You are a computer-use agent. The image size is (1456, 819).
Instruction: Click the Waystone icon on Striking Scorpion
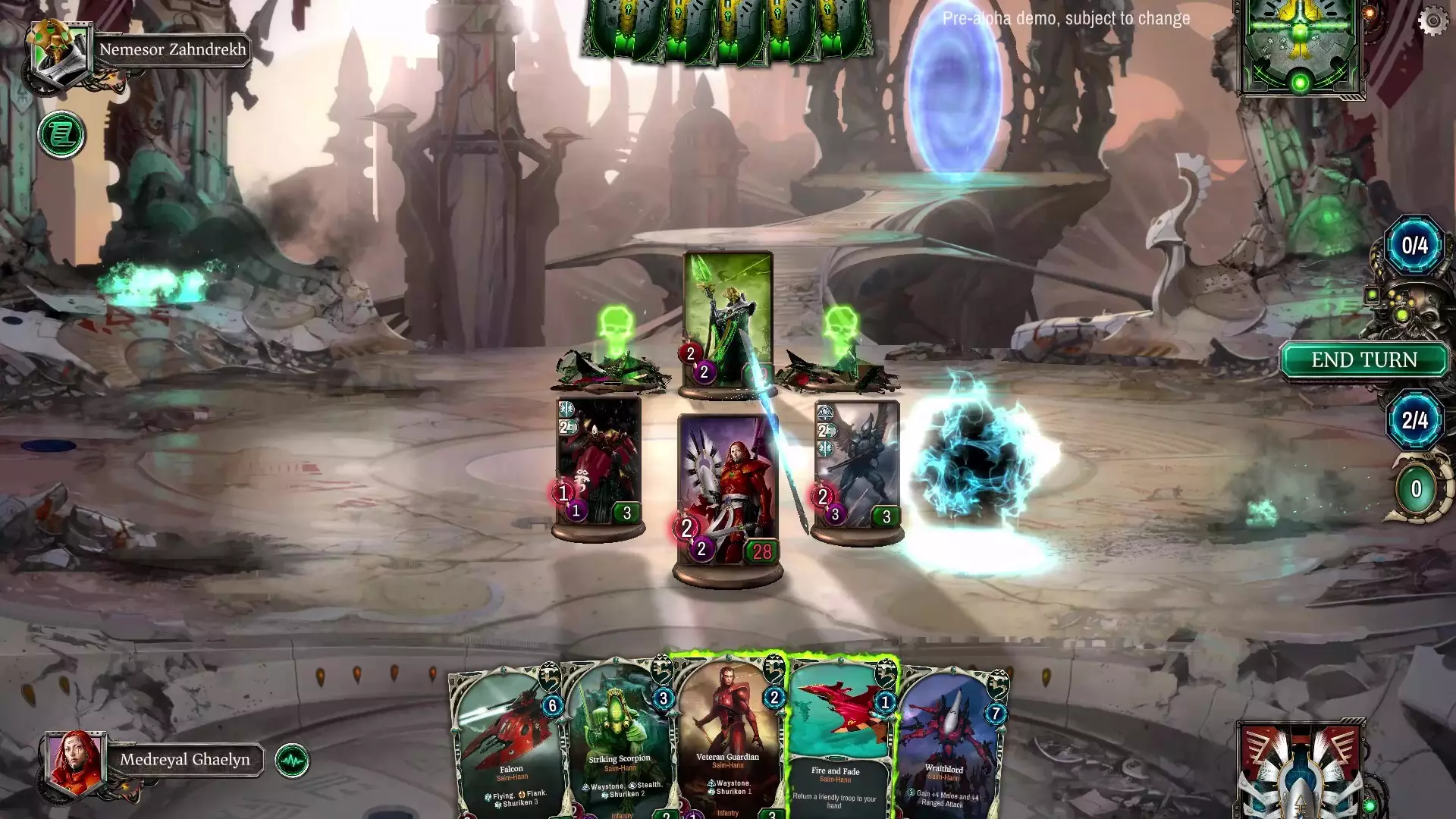point(585,787)
